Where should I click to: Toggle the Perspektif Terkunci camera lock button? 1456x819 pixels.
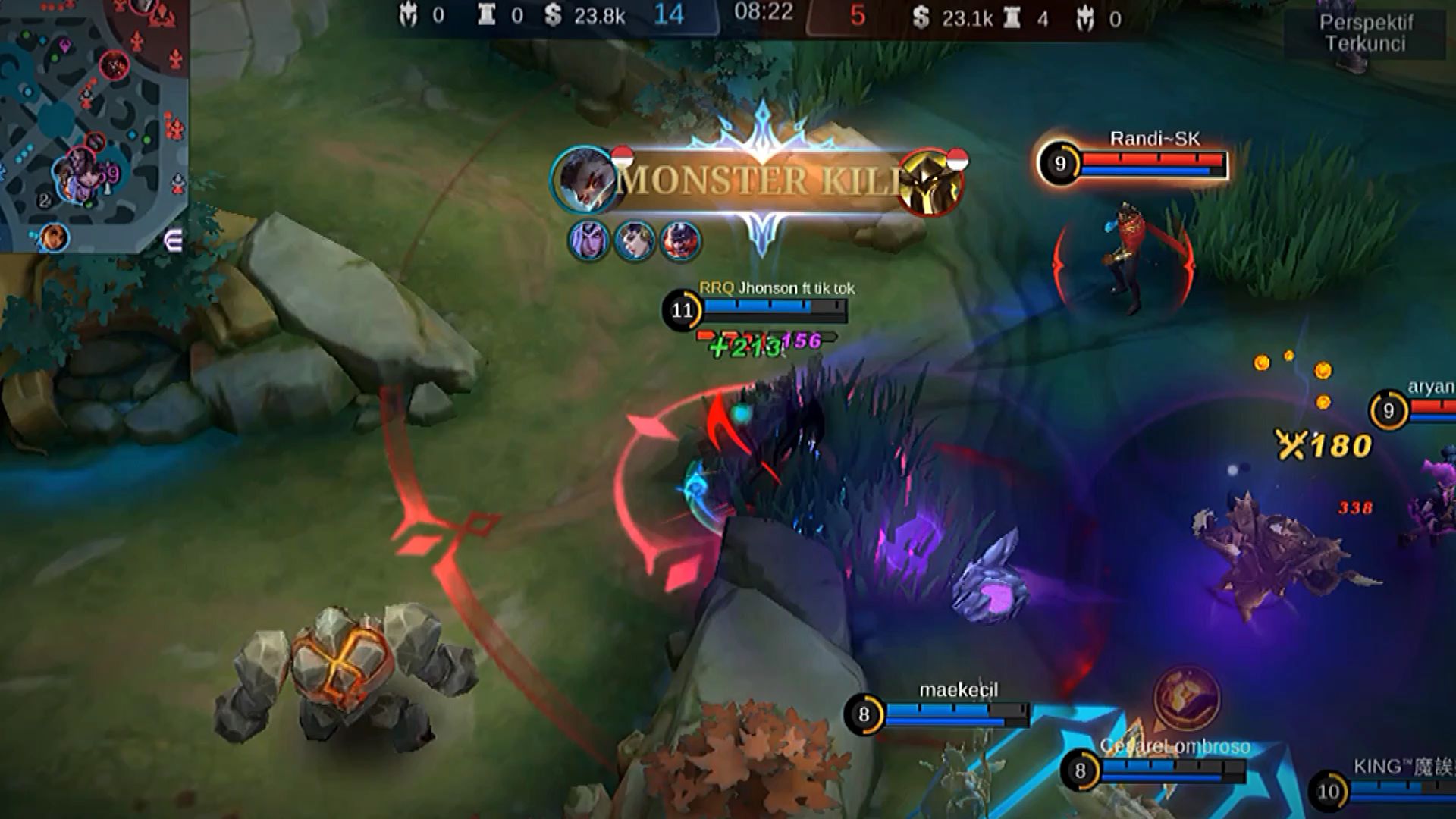pos(1365,33)
